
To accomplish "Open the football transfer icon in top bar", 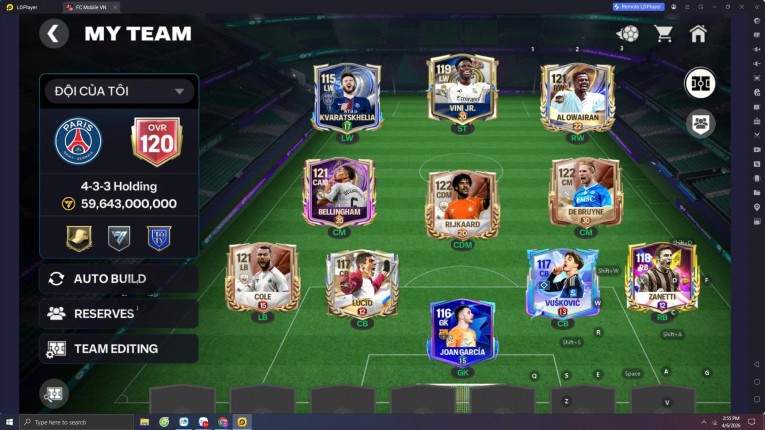I will tap(628, 34).
